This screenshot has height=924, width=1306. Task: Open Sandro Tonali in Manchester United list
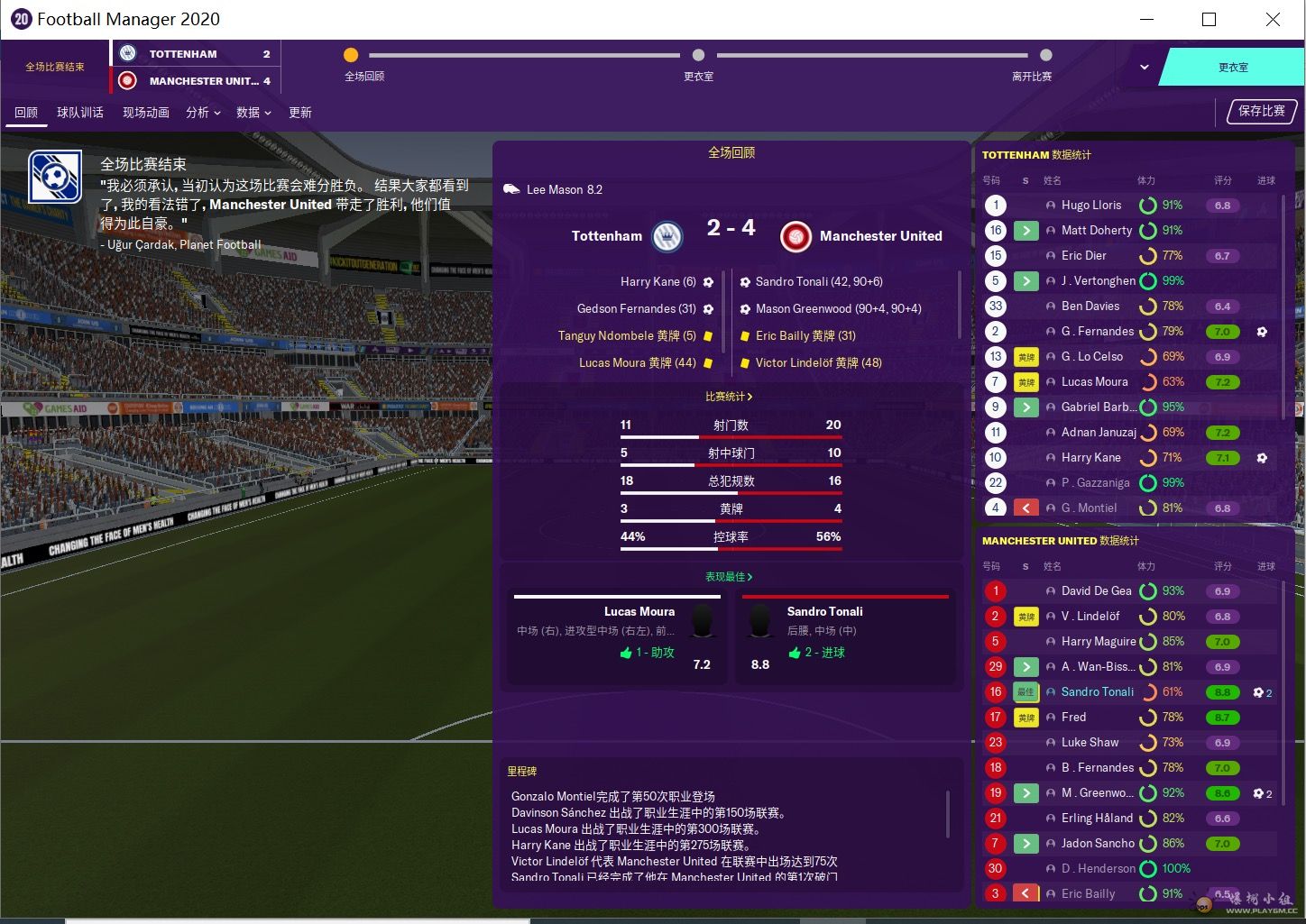1097,692
